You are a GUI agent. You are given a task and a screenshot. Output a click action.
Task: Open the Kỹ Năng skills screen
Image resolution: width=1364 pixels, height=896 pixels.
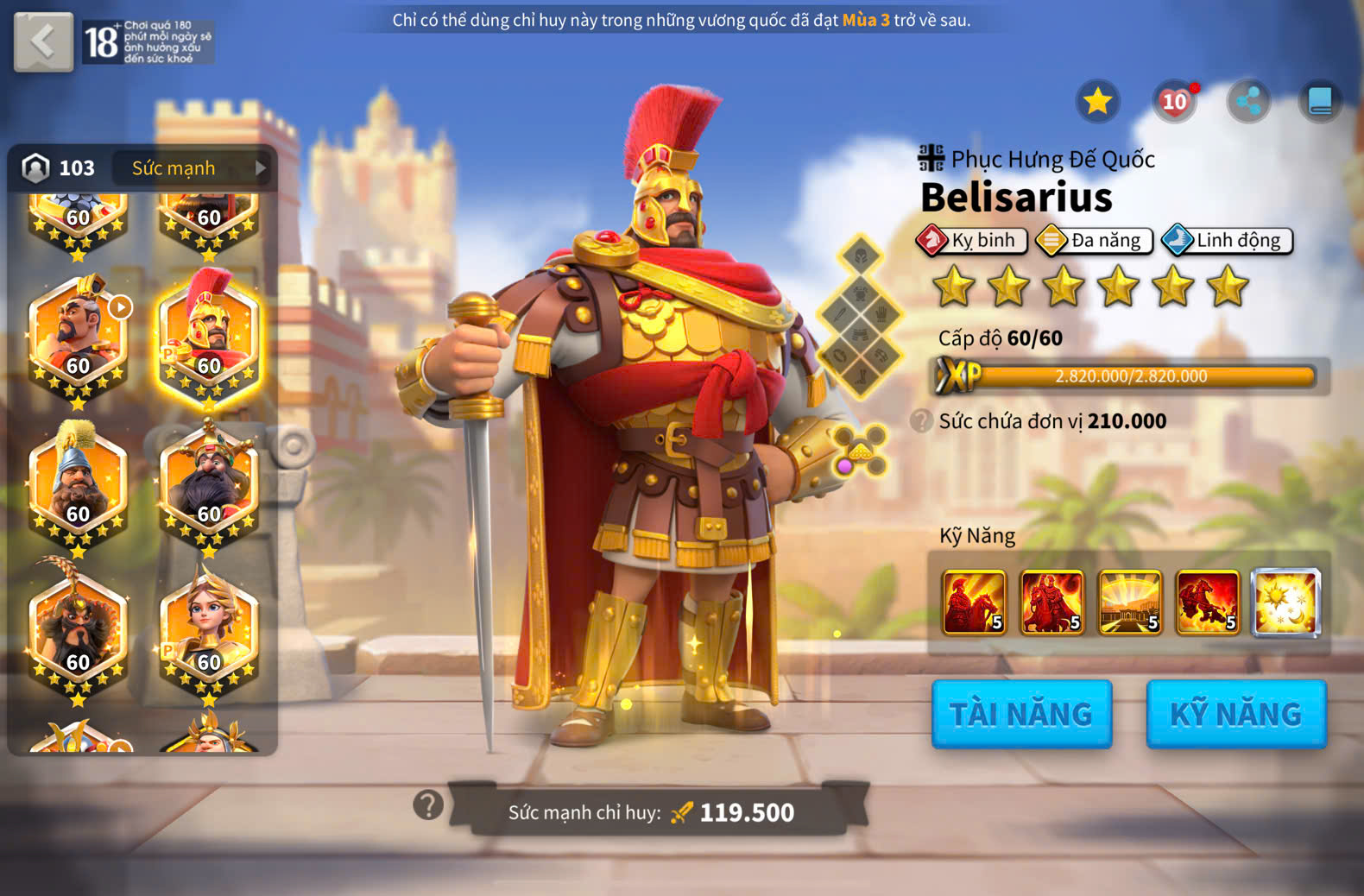[x=1235, y=714]
